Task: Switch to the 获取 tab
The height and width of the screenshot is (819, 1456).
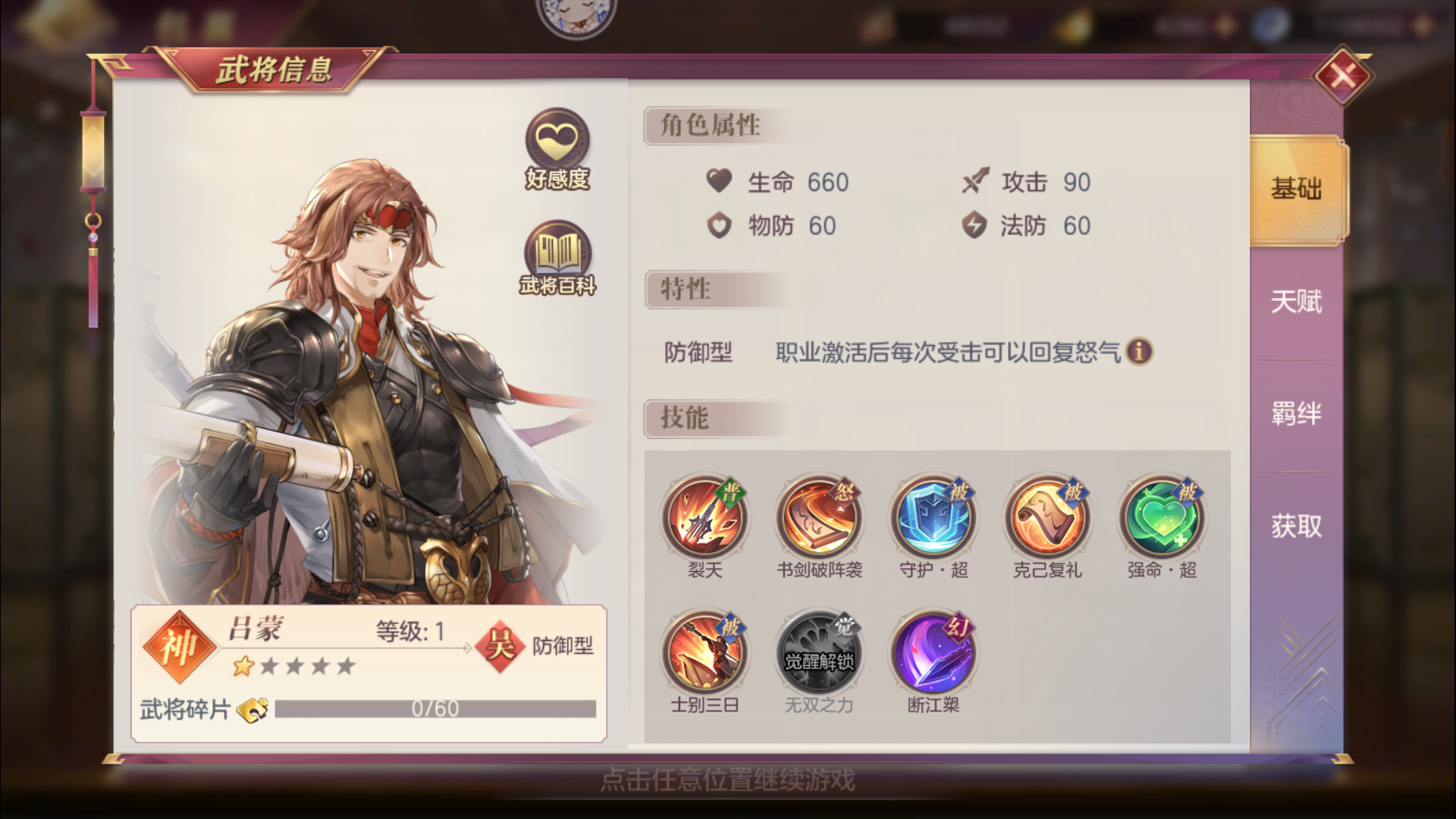Action: coord(1294,526)
